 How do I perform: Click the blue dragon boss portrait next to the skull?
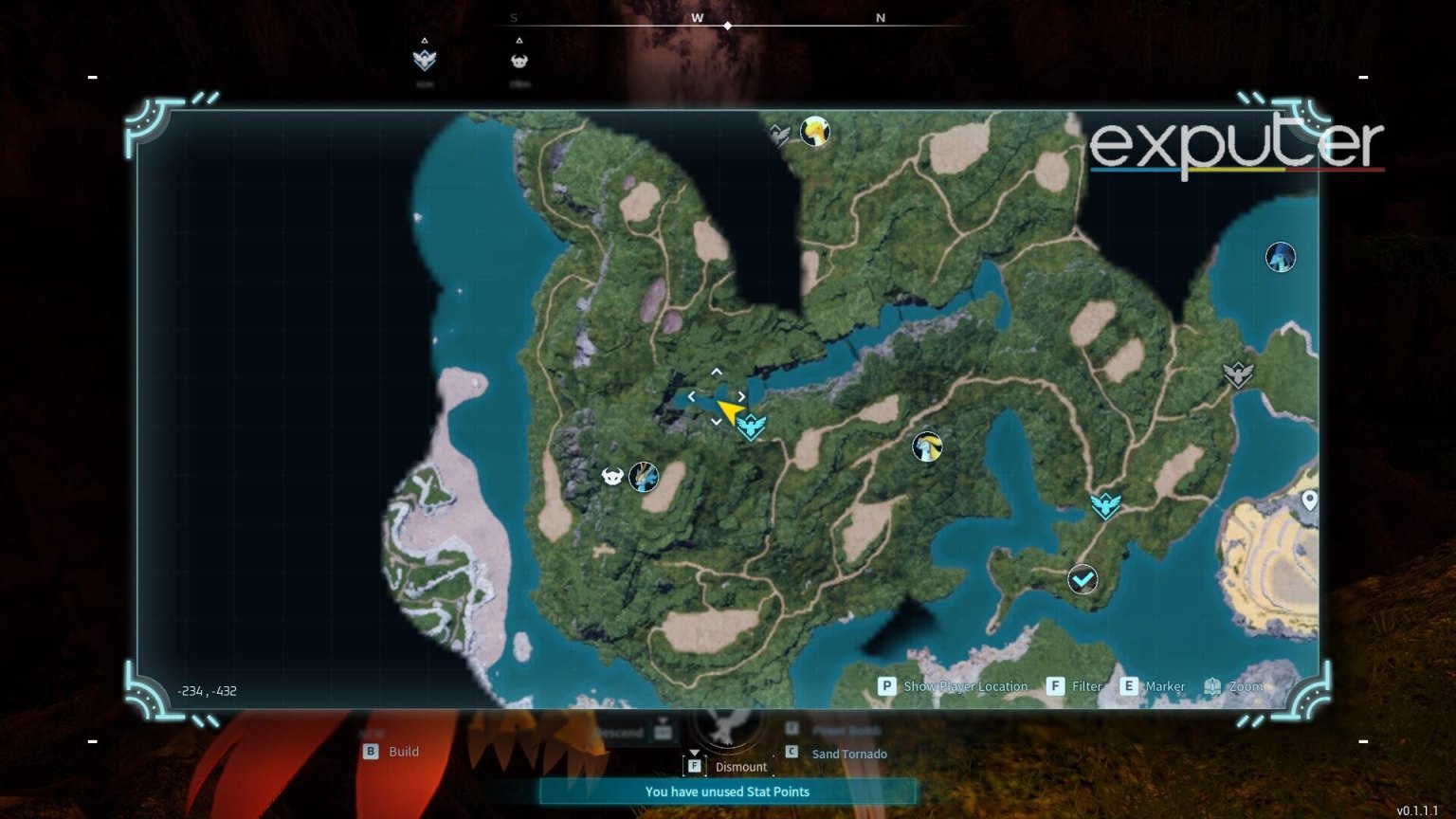coord(644,477)
